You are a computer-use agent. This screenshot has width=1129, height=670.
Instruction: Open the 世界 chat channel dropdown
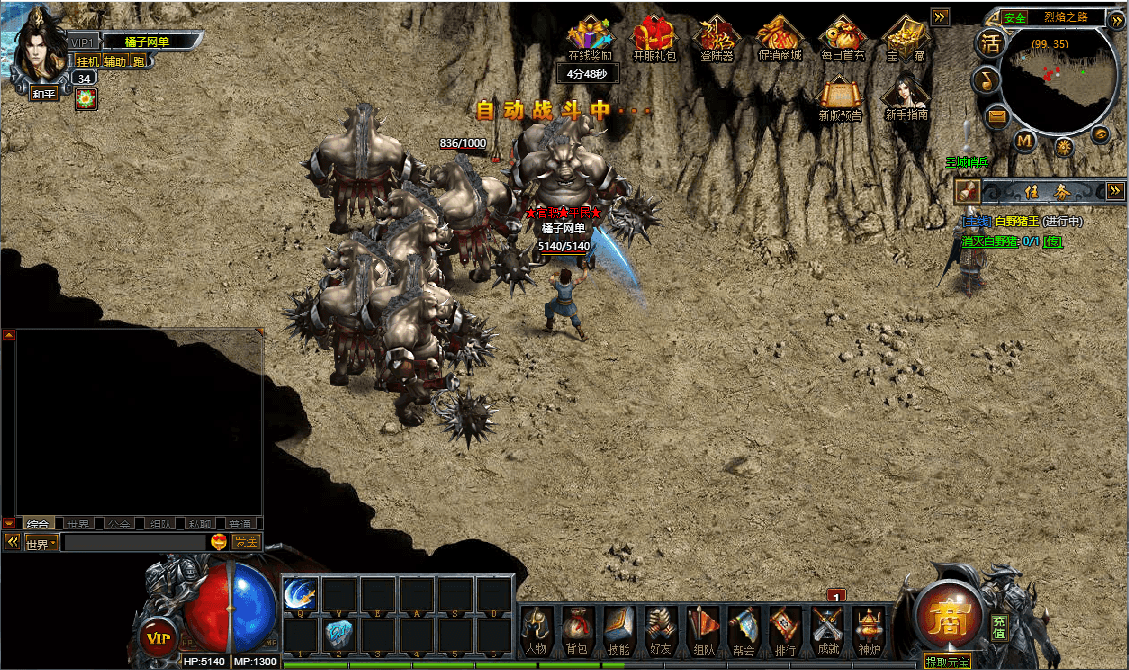click(40, 544)
